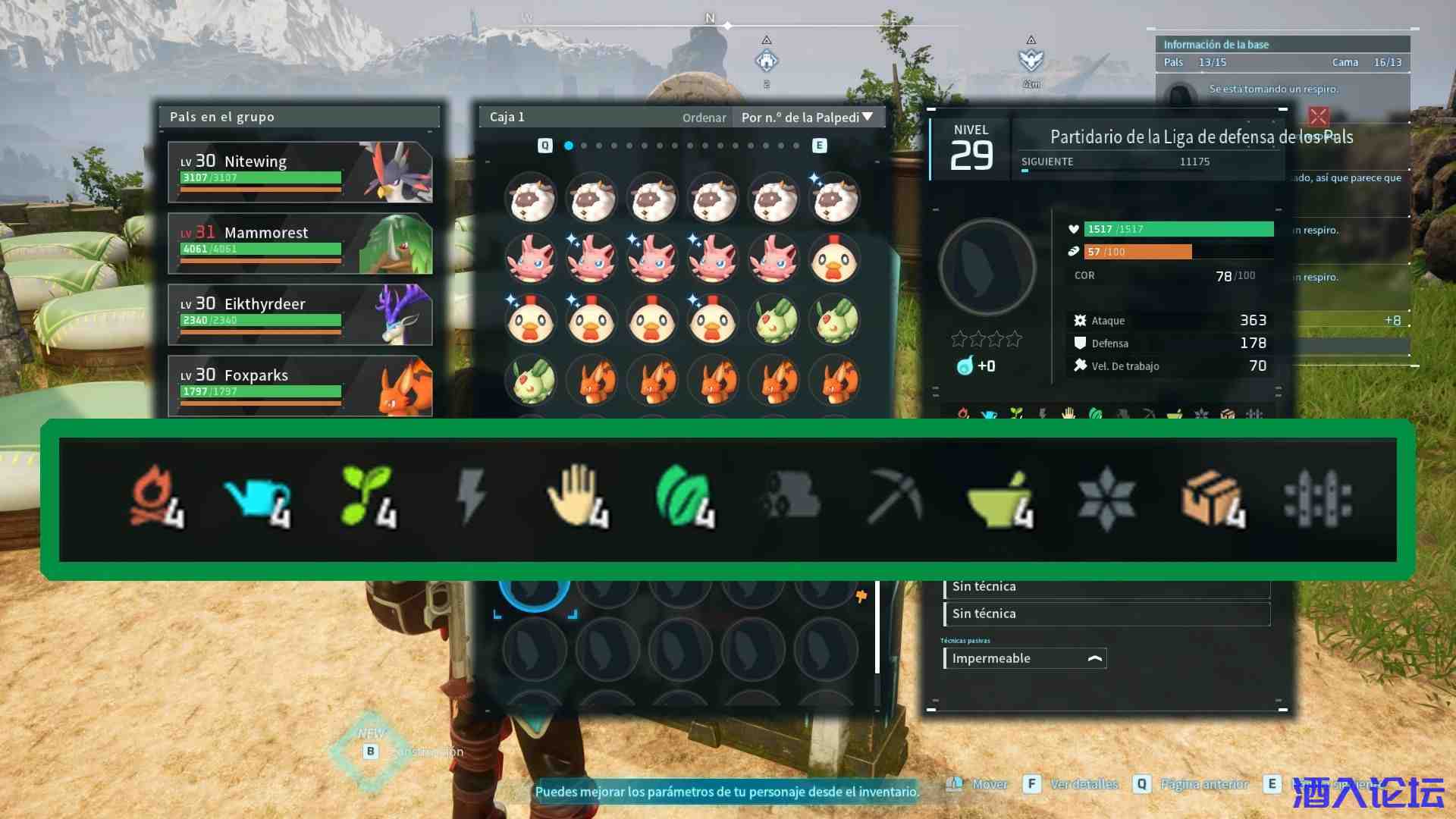This screenshot has width=1456, height=819.
Task: Select the grey lumber logs icon
Action: click(789, 497)
